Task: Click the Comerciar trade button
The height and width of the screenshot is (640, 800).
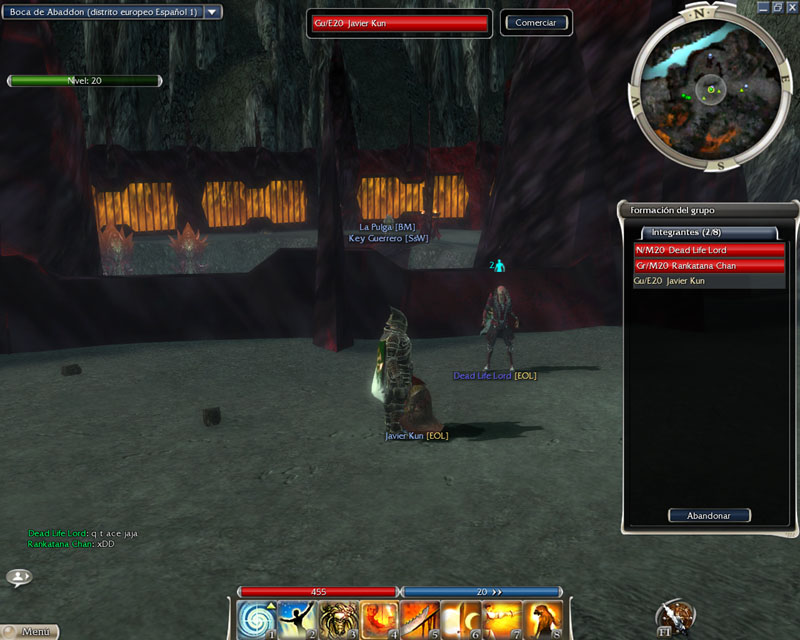Action: tap(536, 22)
